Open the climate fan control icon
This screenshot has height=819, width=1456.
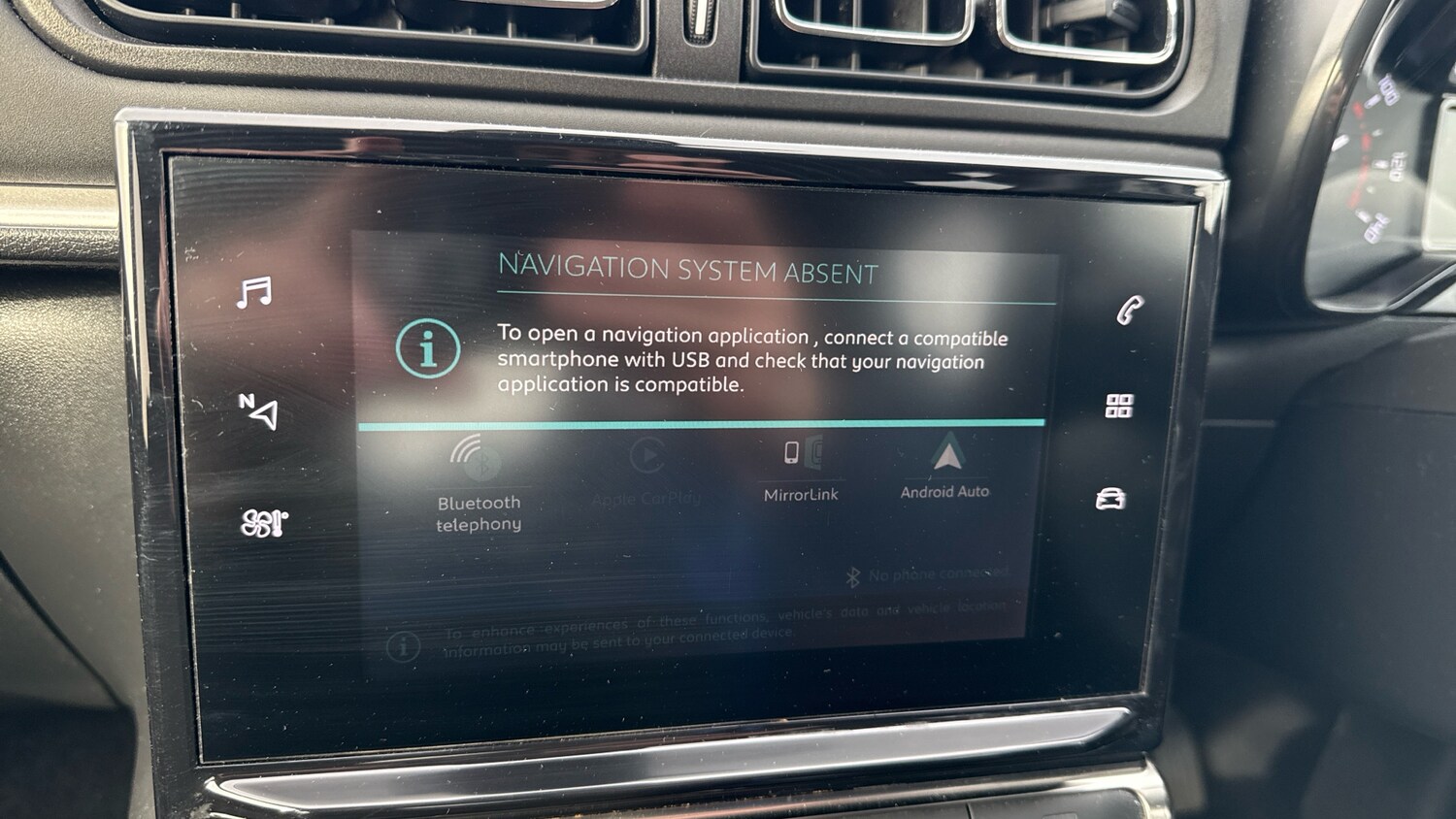pyautogui.click(x=264, y=523)
